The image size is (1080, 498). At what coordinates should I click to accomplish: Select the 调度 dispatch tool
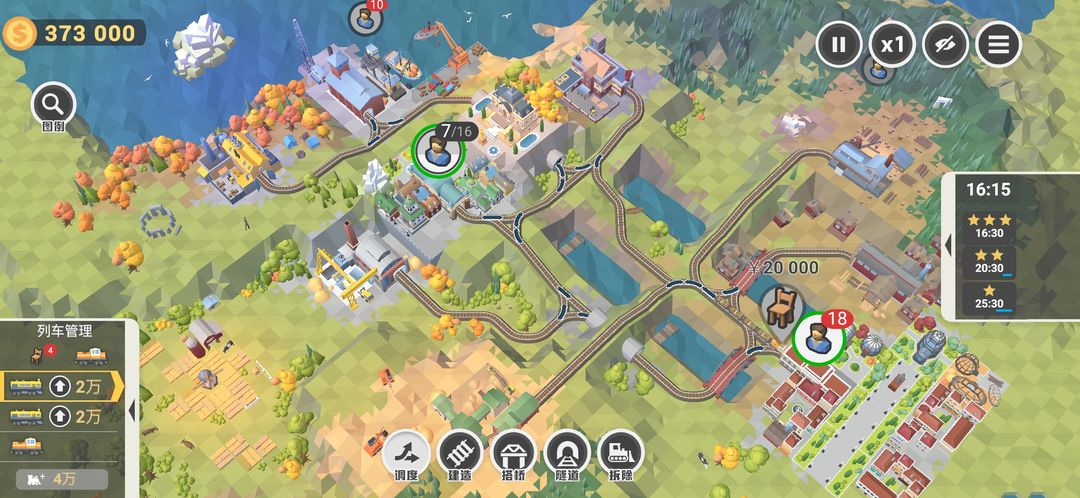pos(406,455)
